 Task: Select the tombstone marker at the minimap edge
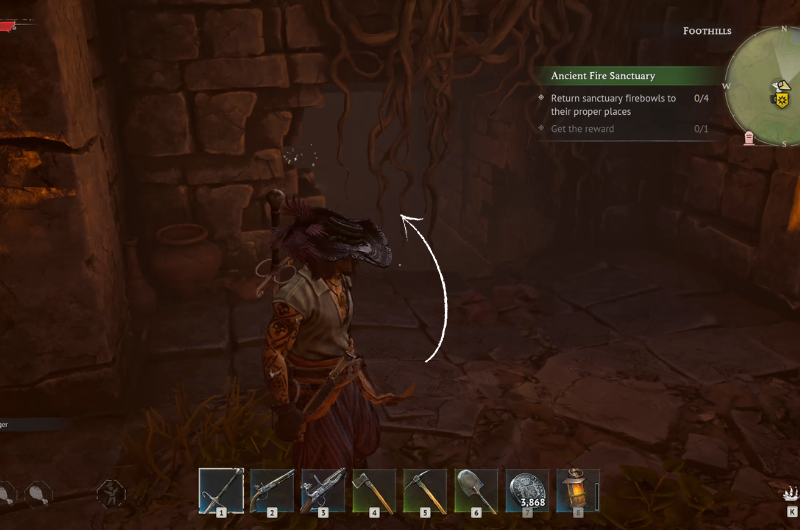749,137
